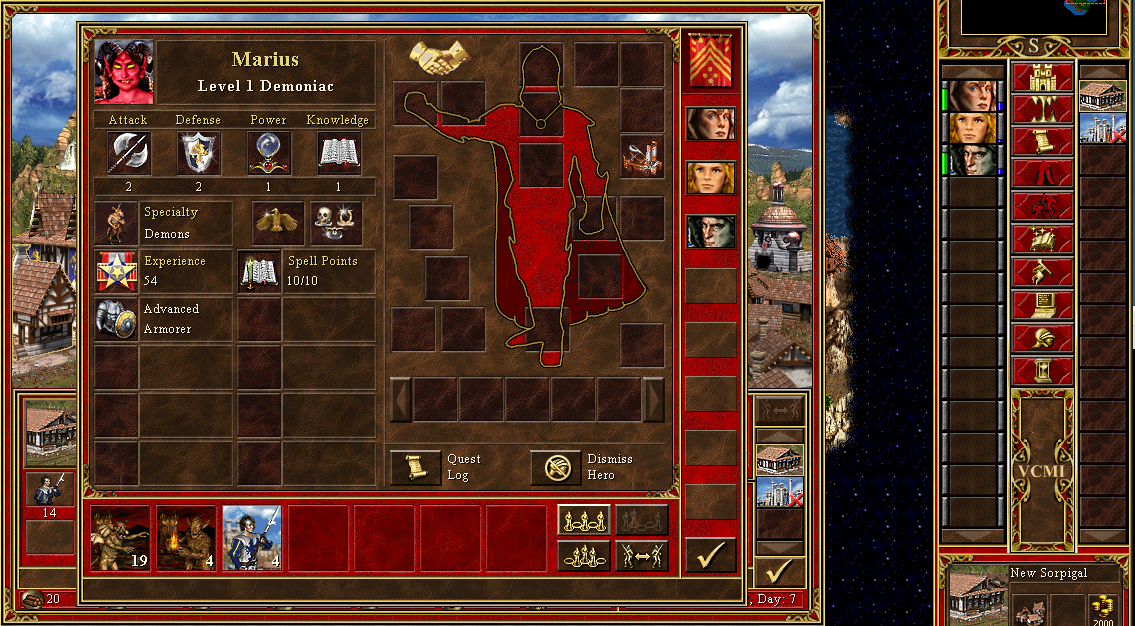Toggle the stack split arrows button
This screenshot has height=626, width=1135.
(x=641, y=555)
